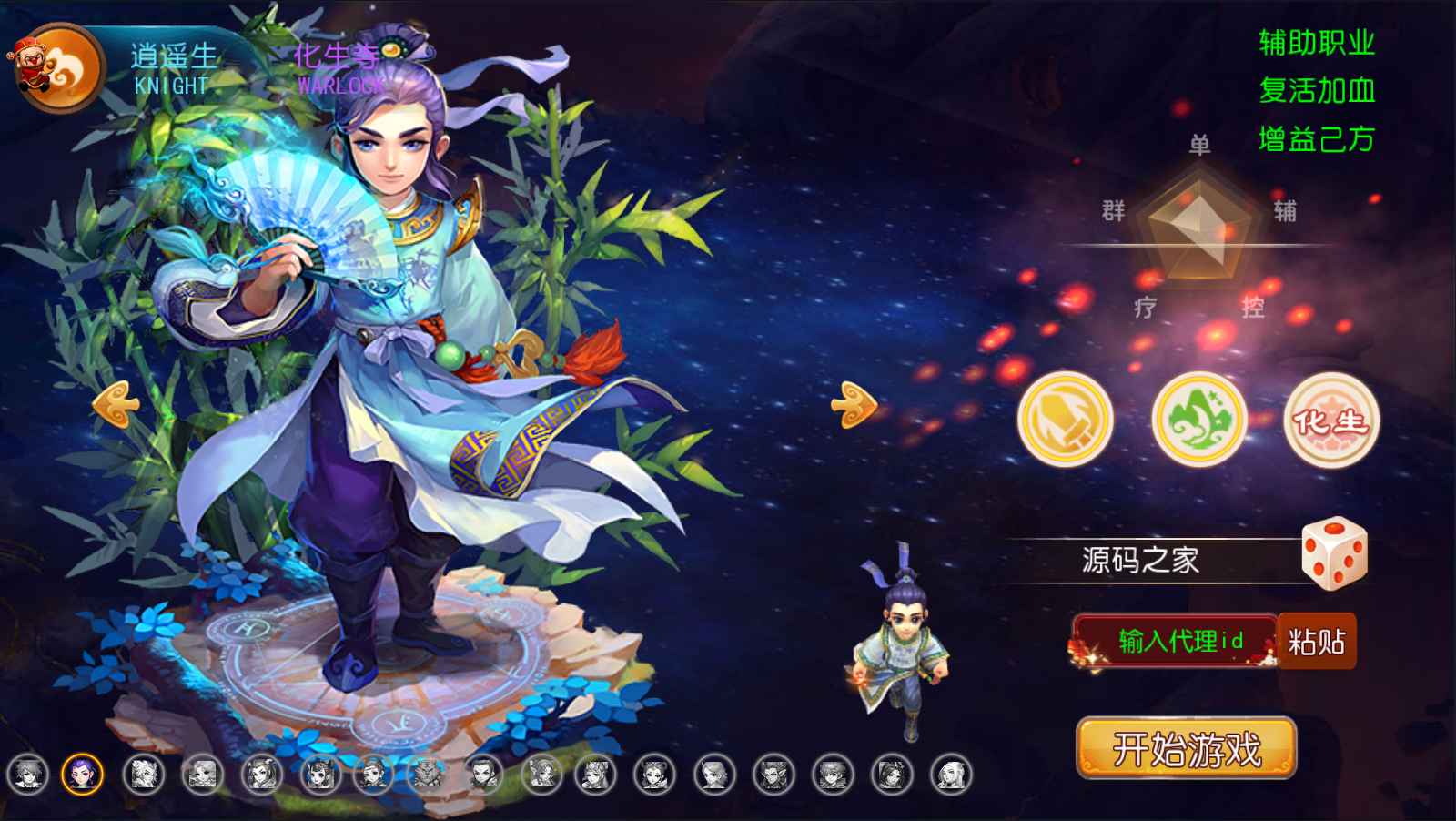Viewport: 1456px width, 821px height.
Task: Pick the last portrait in the character row
Action: click(951, 775)
